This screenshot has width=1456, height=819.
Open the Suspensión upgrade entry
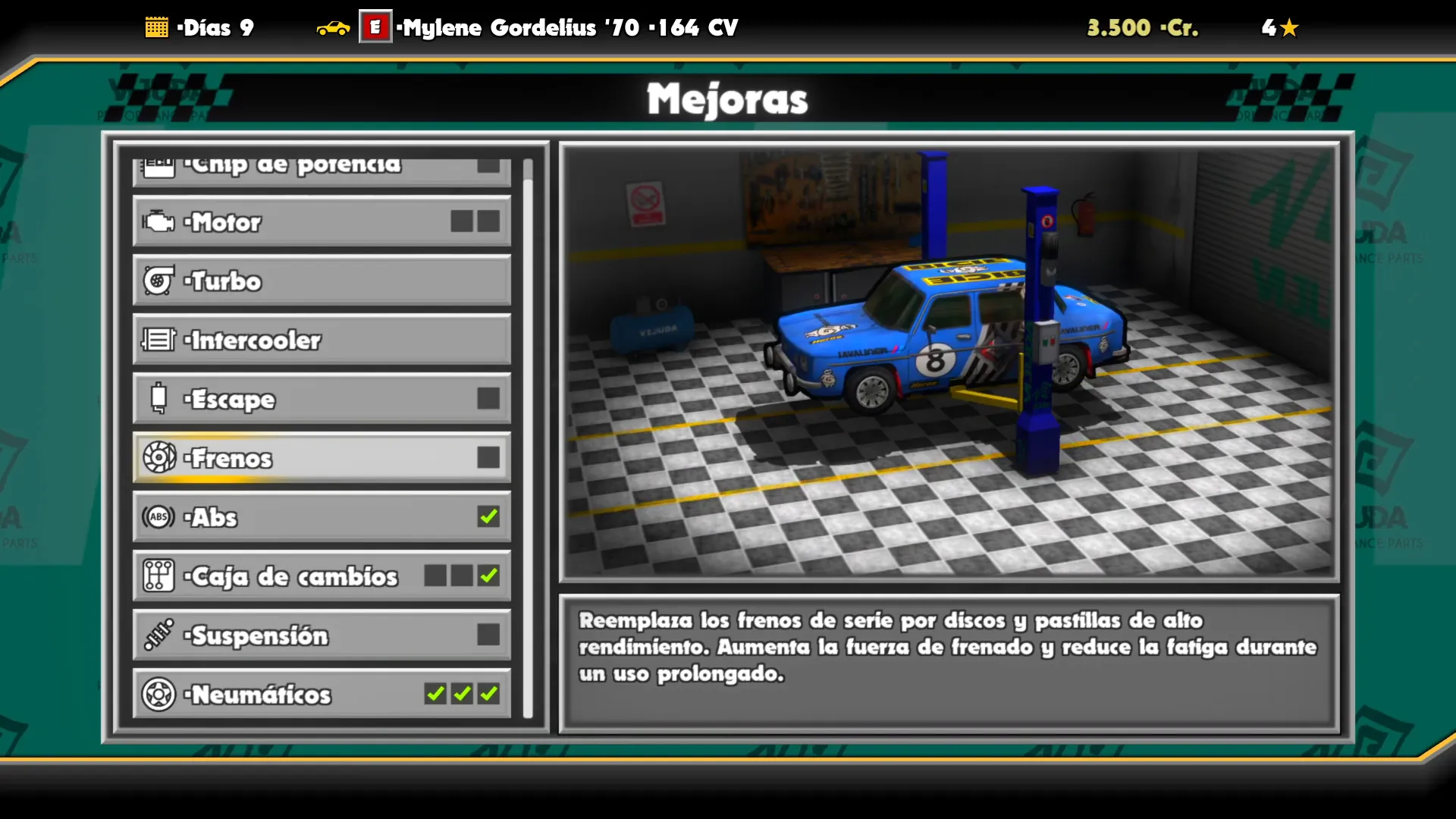point(322,635)
